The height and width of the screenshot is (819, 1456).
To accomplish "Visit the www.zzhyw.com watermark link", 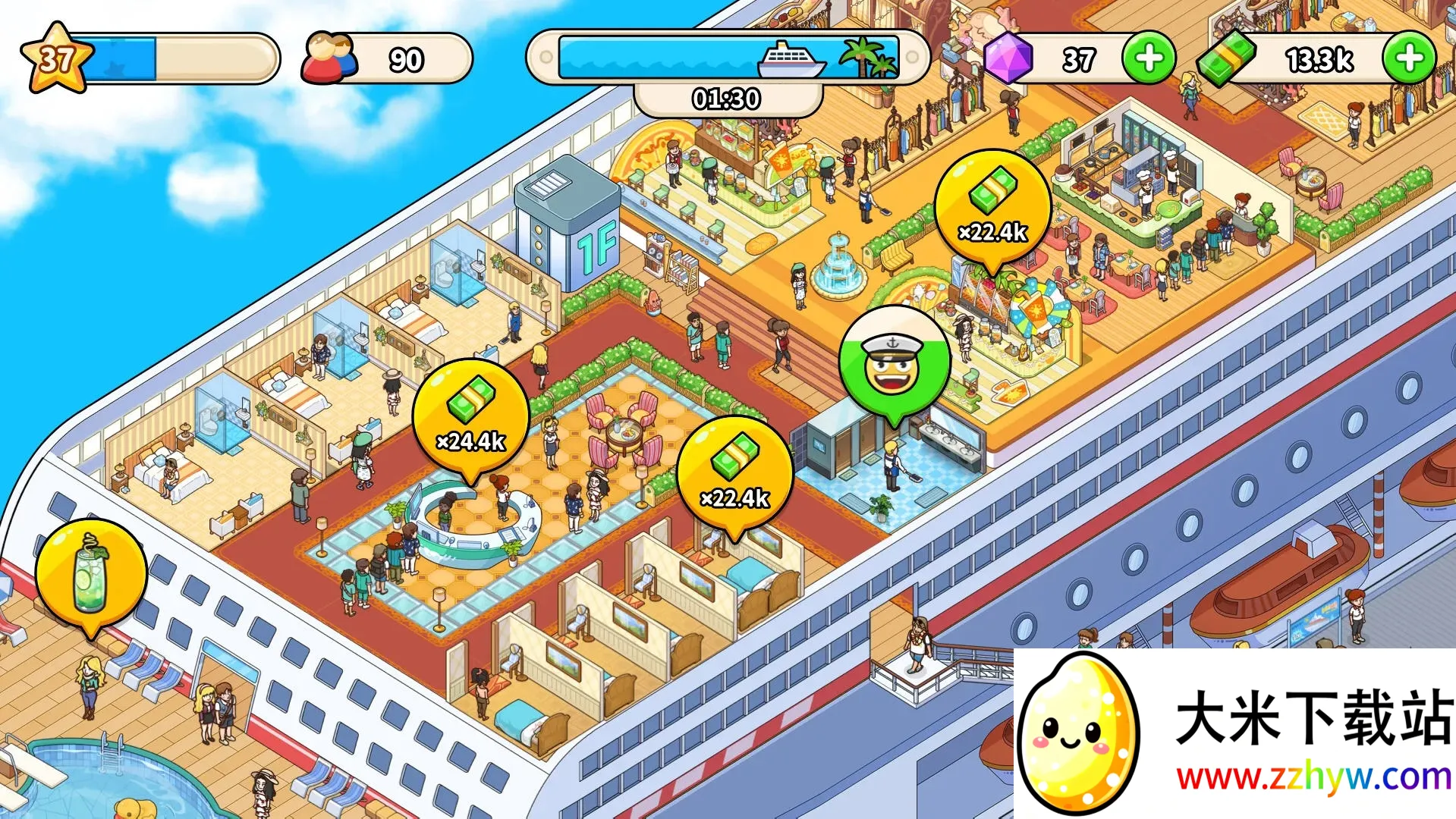I will coord(1314,778).
